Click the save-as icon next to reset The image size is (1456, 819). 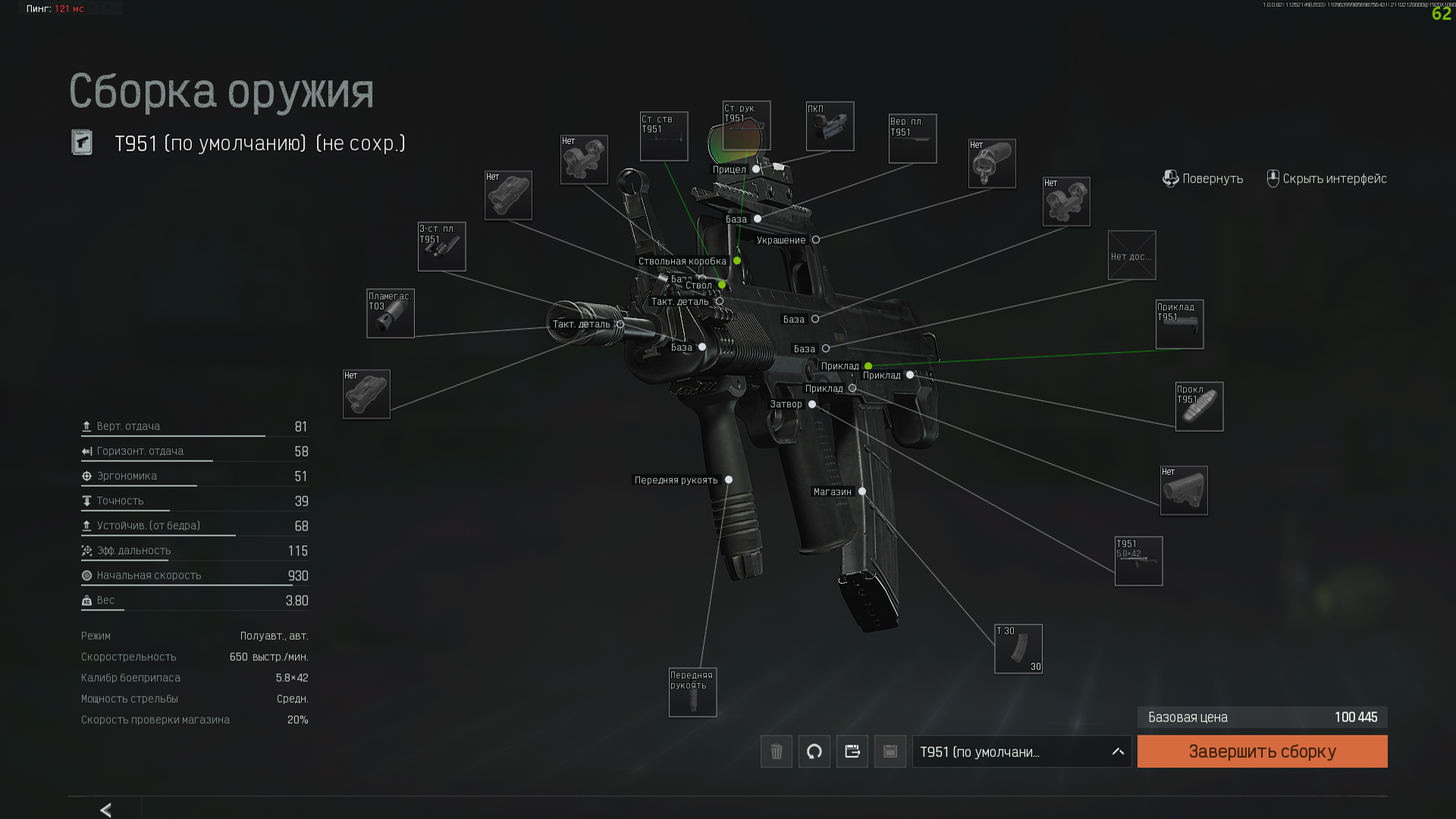[852, 752]
